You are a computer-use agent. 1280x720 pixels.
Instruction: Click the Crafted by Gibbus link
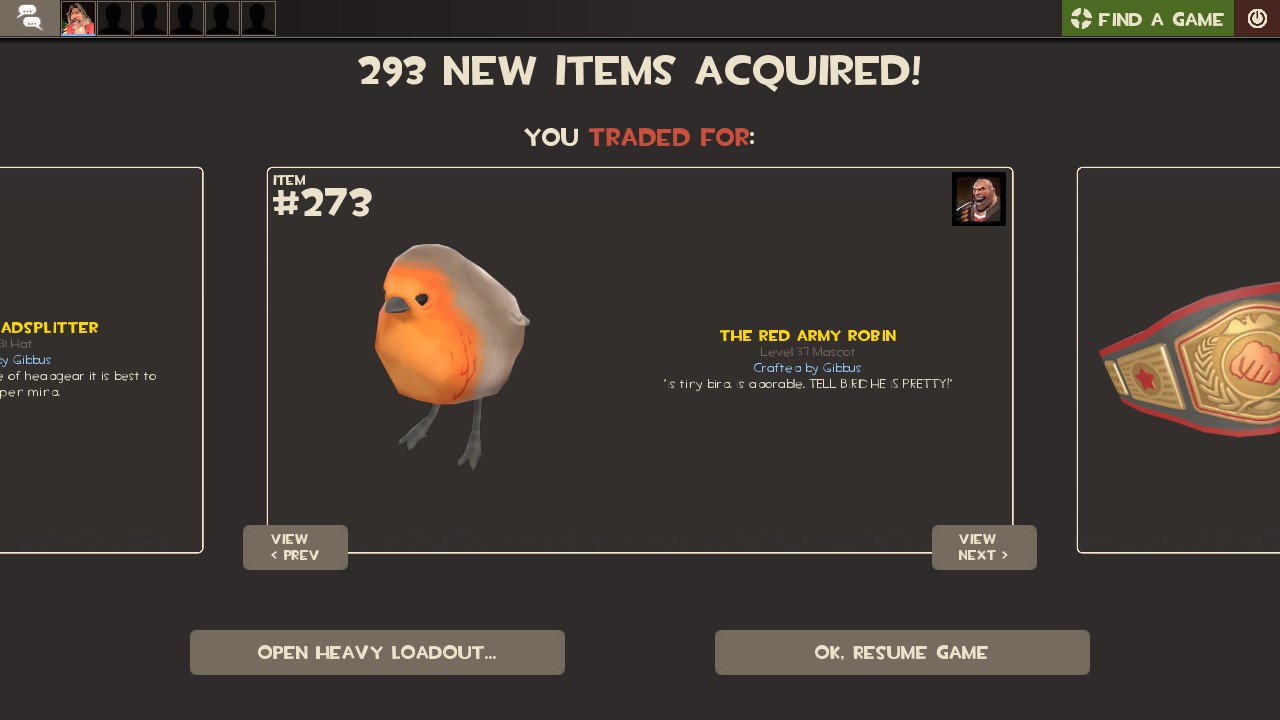(807, 368)
